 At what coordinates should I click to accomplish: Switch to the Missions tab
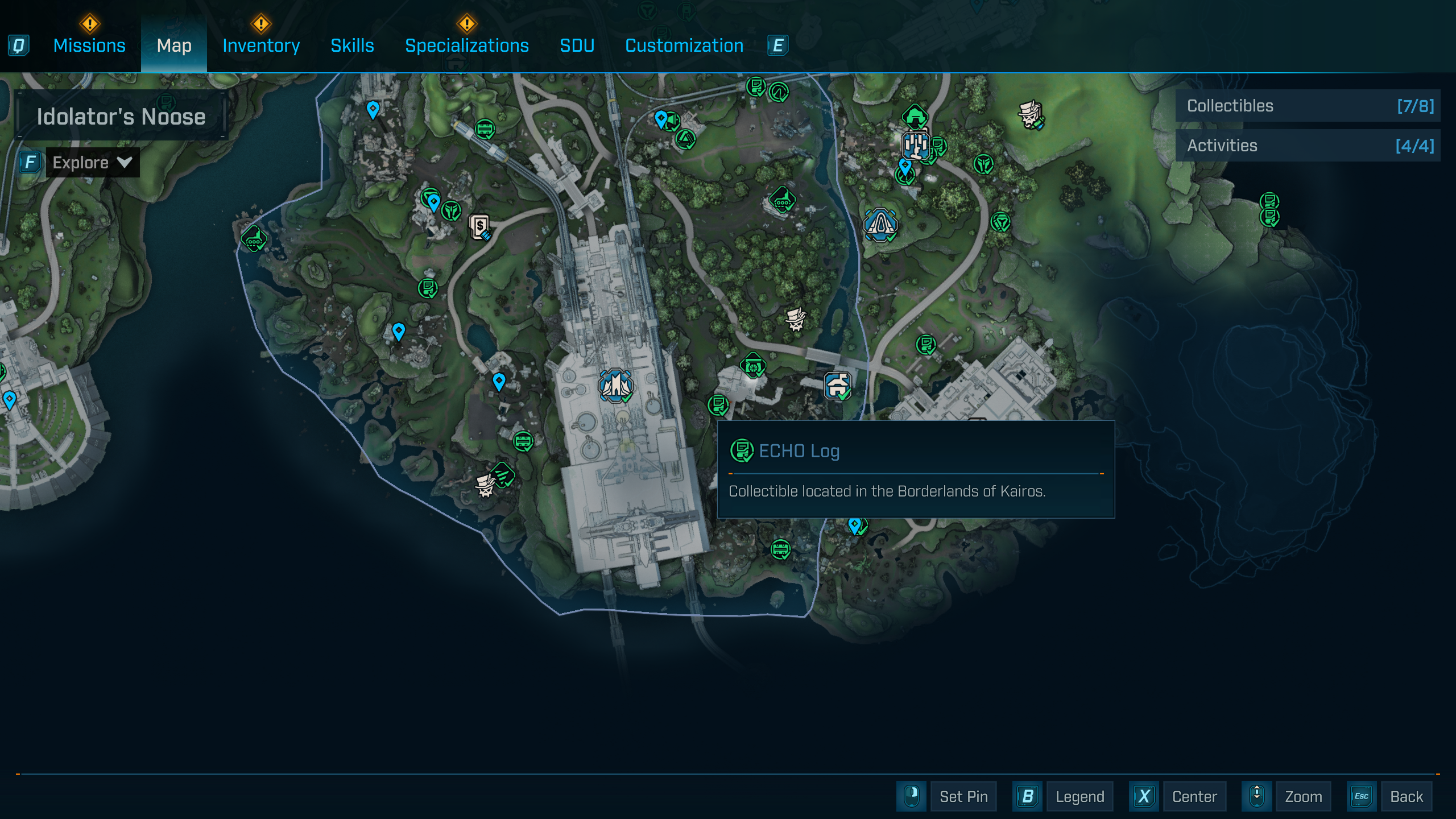(89, 45)
